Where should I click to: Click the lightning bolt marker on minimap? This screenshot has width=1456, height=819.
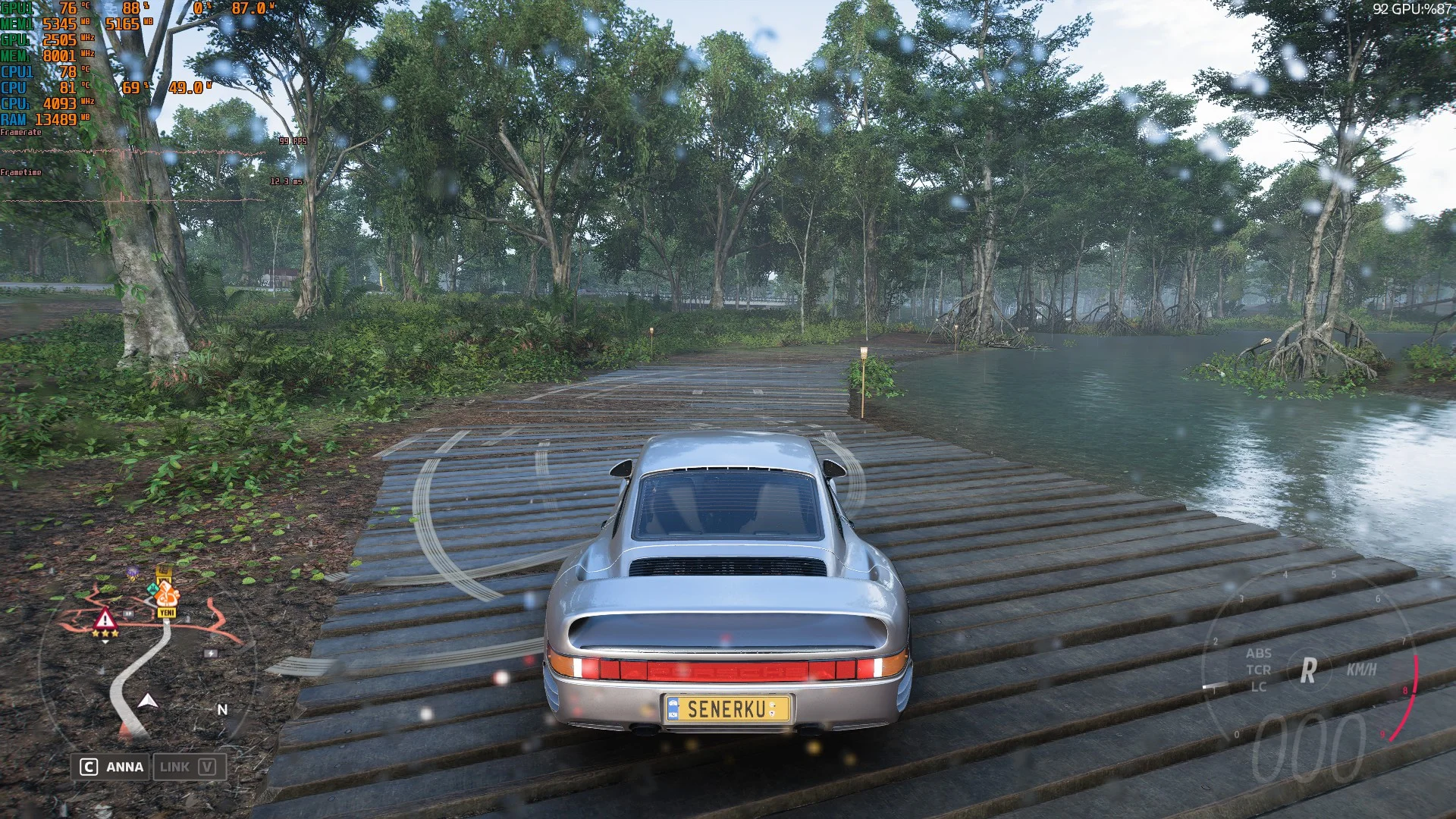tap(212, 653)
